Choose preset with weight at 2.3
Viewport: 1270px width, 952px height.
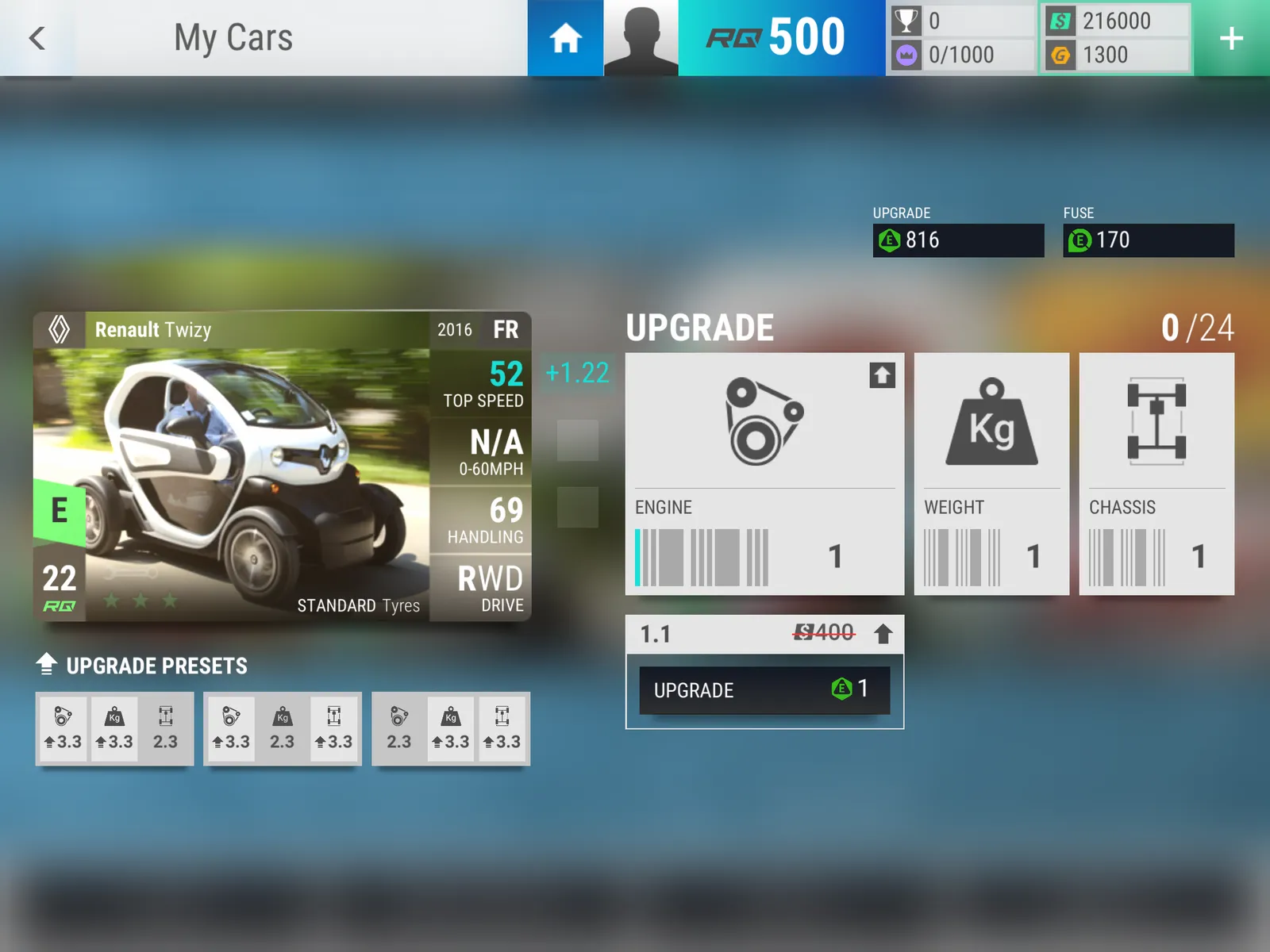coord(283,728)
